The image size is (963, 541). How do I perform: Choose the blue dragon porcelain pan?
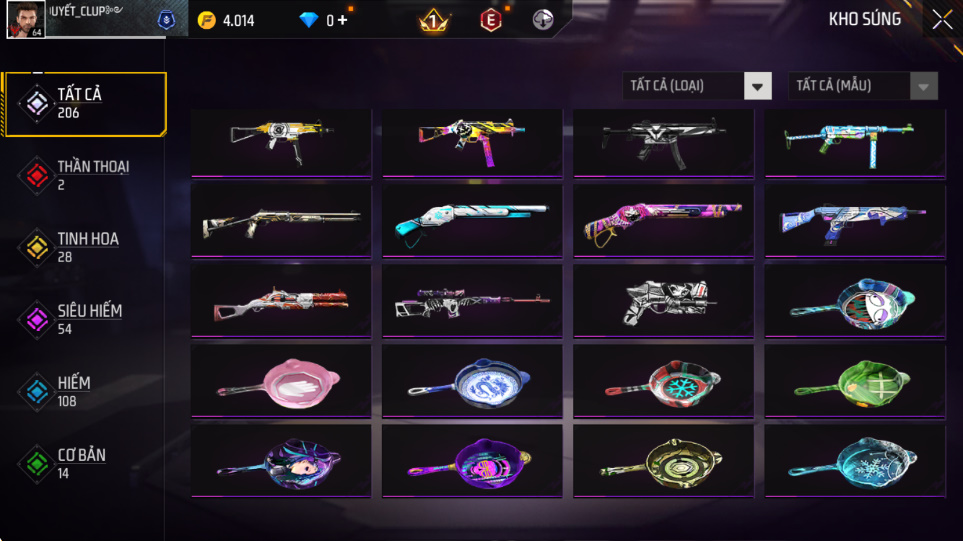tap(472, 381)
